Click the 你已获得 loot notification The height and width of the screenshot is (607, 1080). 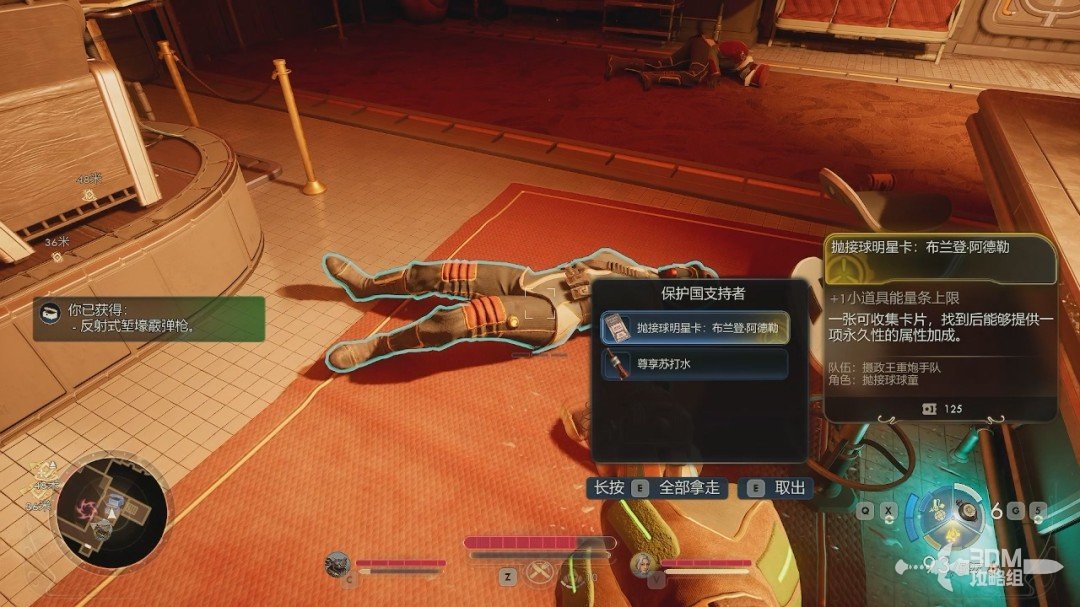pyautogui.click(x=150, y=318)
